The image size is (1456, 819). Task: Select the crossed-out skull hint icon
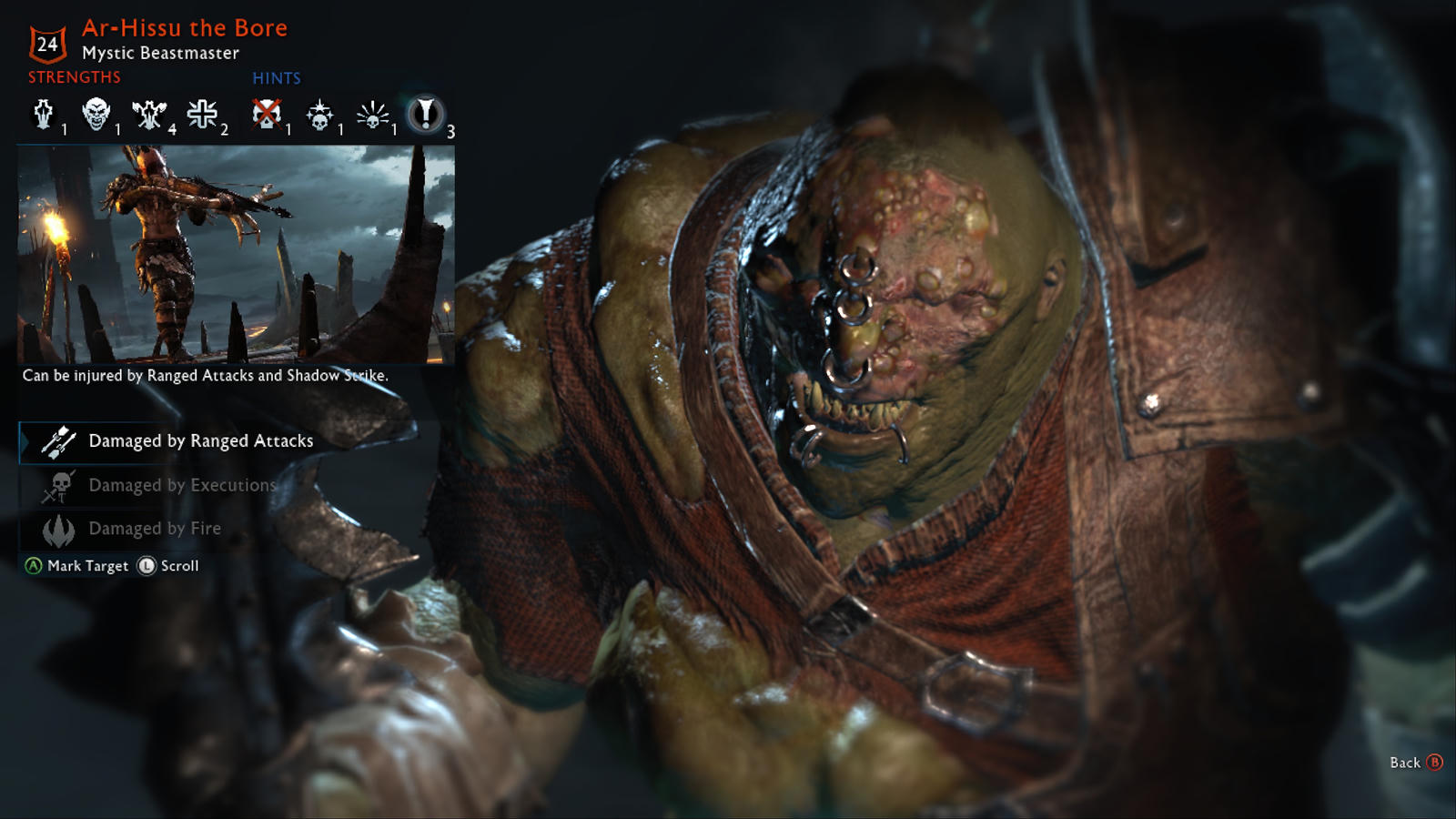click(266, 115)
